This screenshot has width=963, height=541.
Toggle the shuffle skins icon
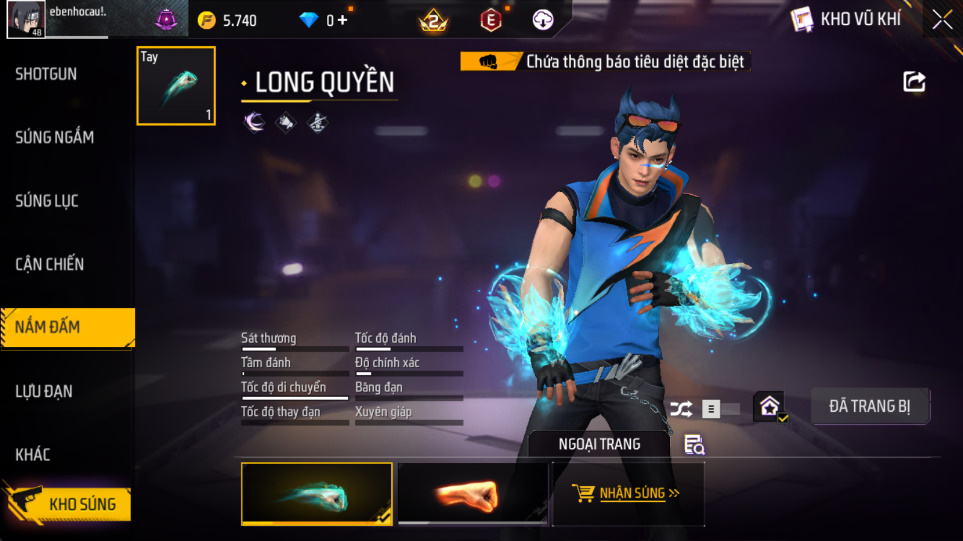(681, 408)
